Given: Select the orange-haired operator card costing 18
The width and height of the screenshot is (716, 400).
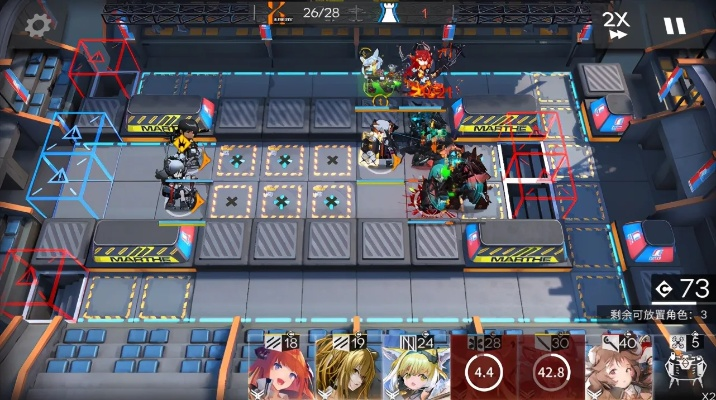Looking at the screenshot, I should point(279,368).
